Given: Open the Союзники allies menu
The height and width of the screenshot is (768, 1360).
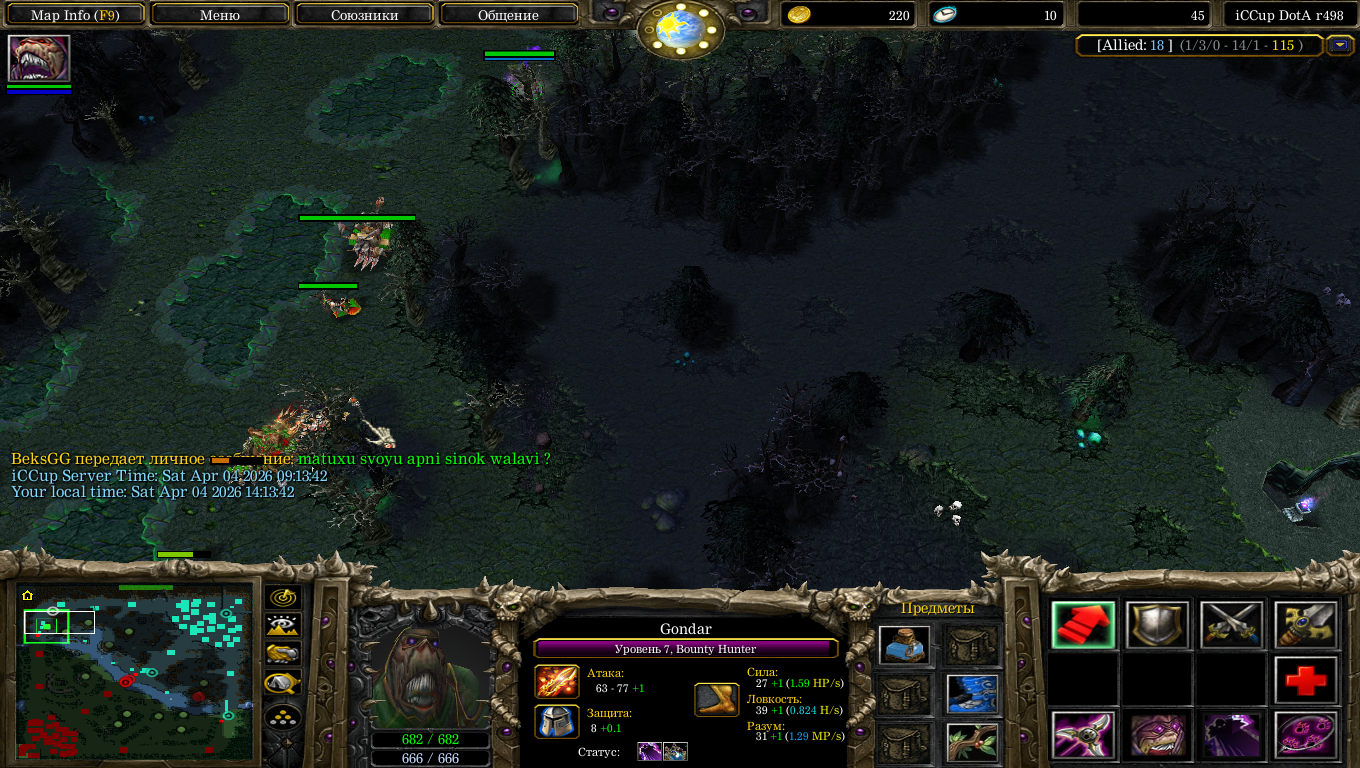Looking at the screenshot, I should (x=364, y=15).
